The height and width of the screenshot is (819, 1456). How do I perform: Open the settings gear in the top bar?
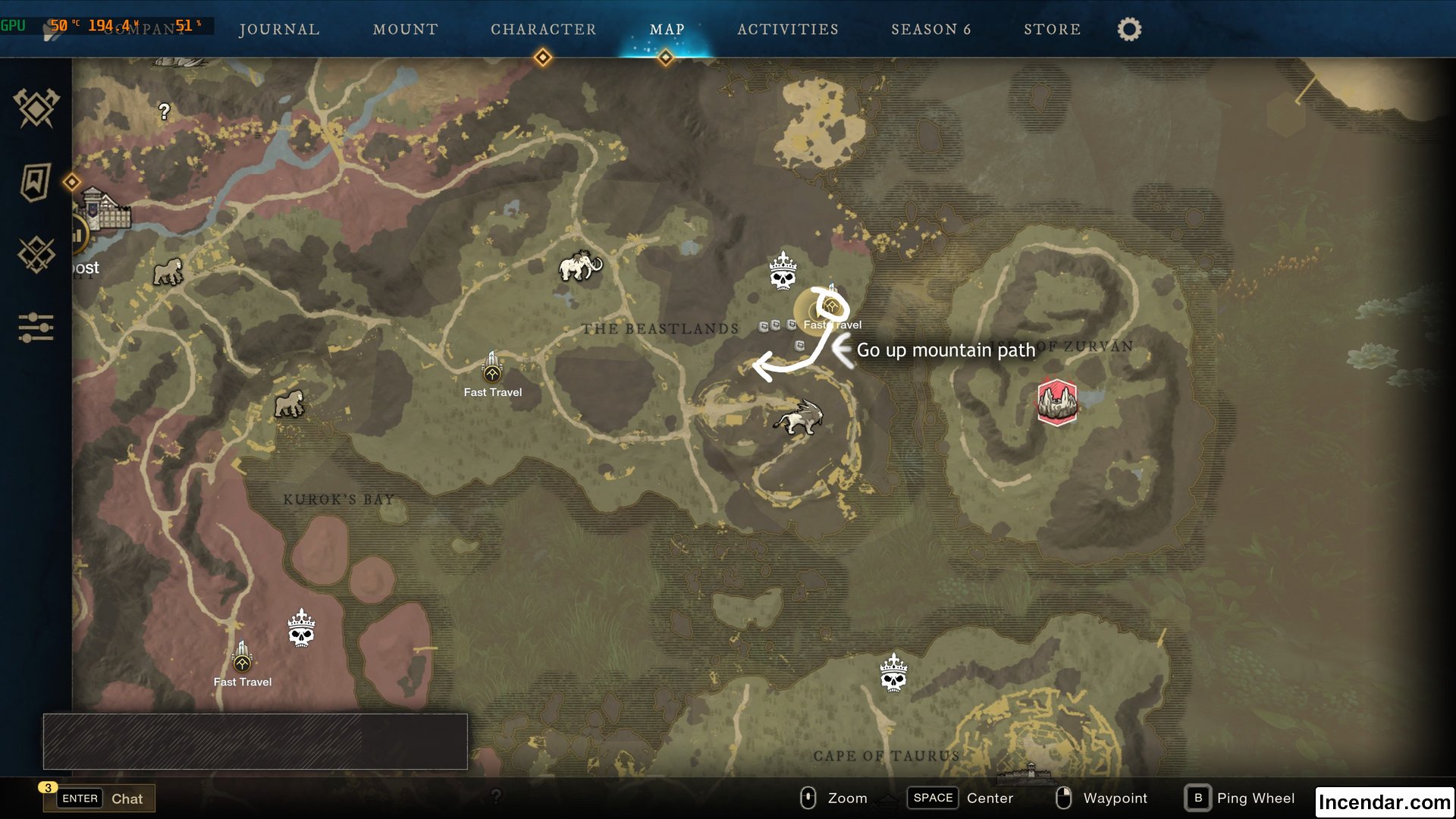click(1128, 29)
